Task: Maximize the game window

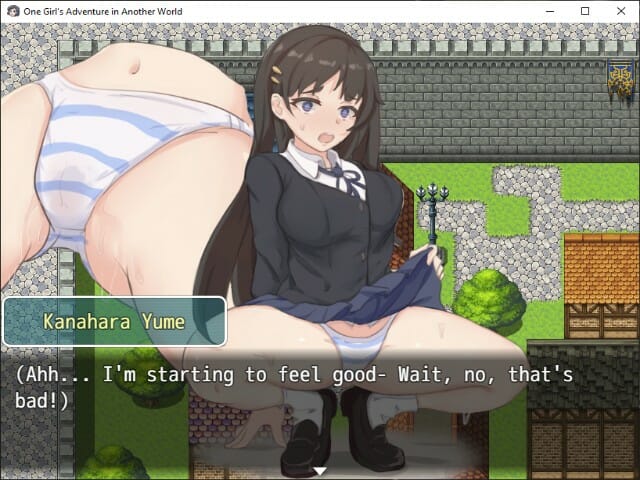Action: coord(585,10)
